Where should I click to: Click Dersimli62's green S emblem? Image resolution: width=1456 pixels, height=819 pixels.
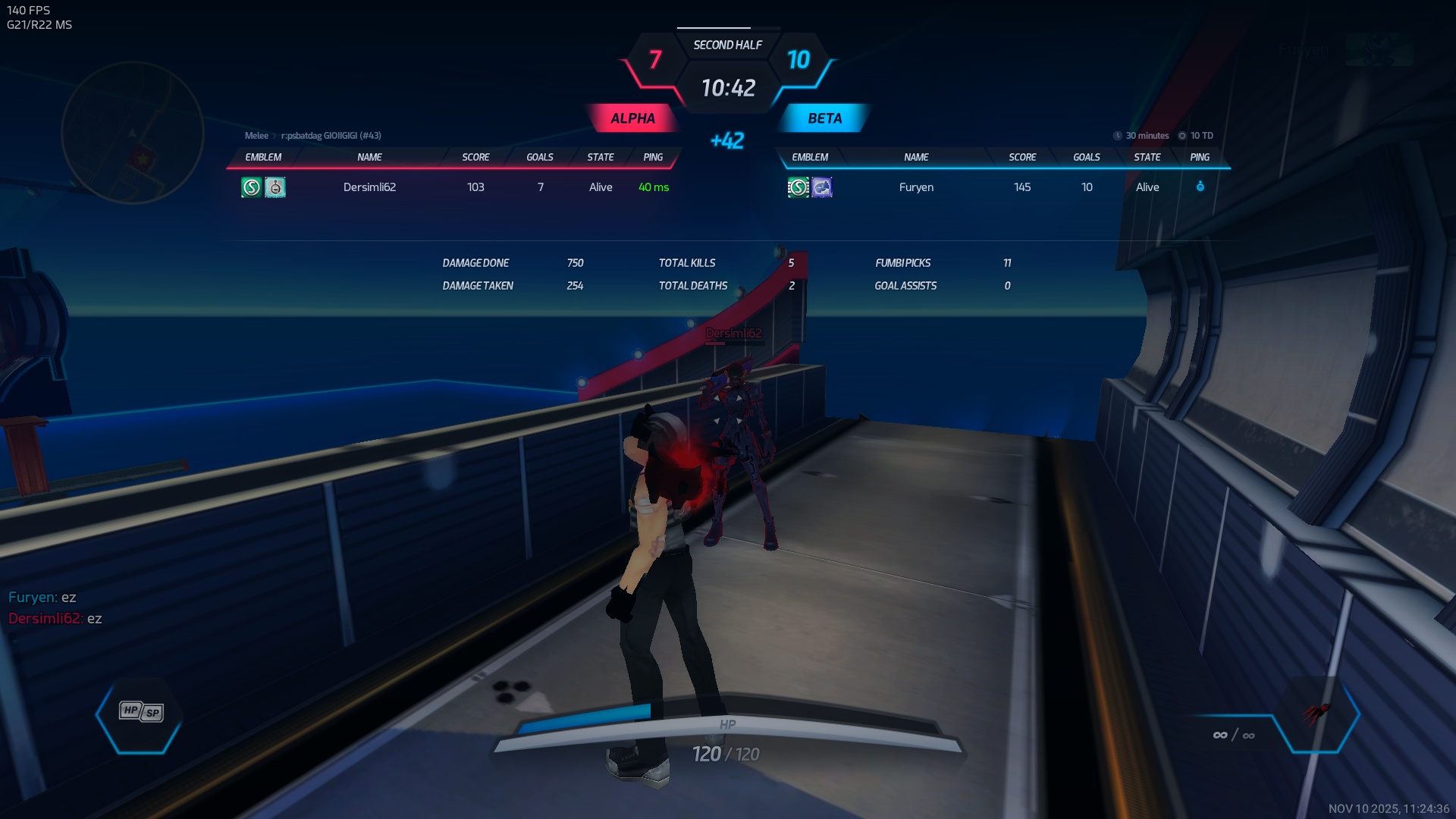point(251,187)
